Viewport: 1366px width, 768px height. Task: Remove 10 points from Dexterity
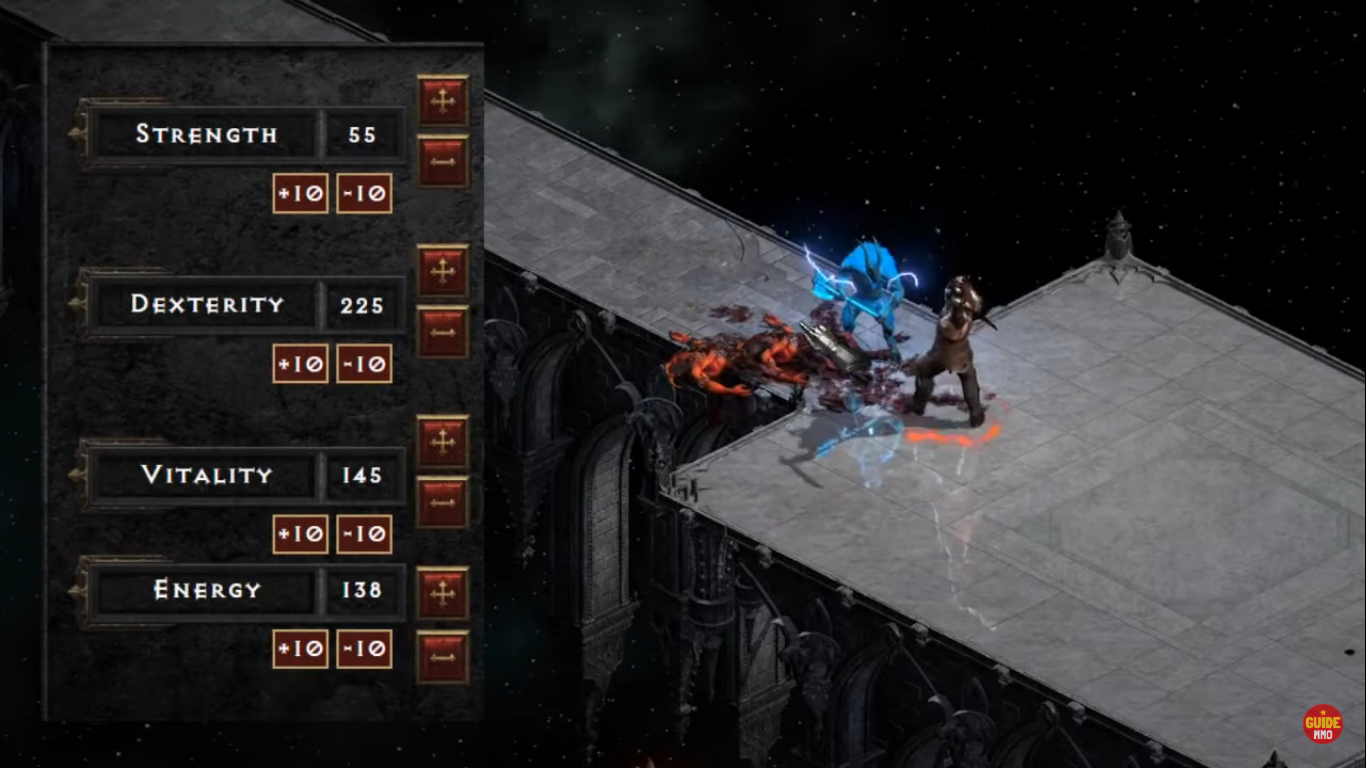(x=364, y=363)
